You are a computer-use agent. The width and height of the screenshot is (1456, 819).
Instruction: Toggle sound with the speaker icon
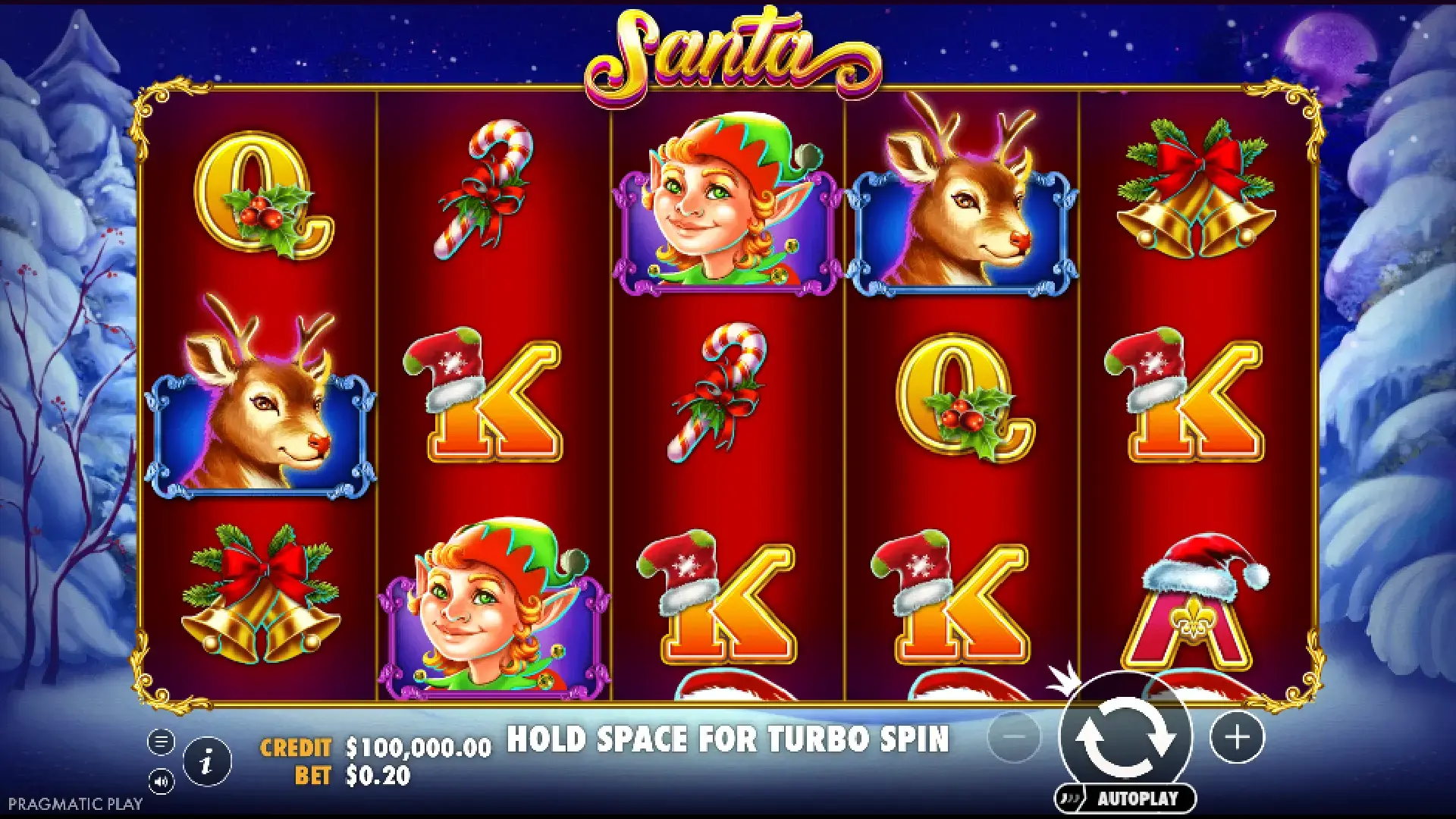point(161,780)
